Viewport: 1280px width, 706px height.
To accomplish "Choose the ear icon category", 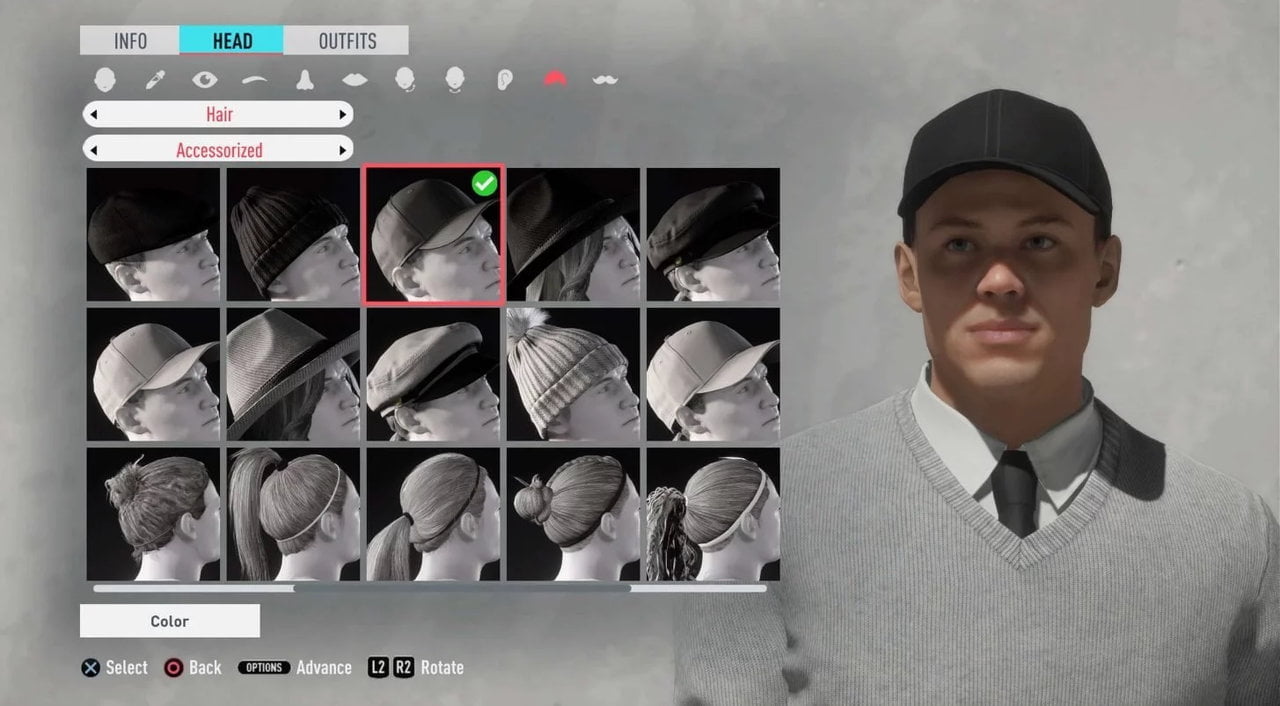I will [504, 79].
